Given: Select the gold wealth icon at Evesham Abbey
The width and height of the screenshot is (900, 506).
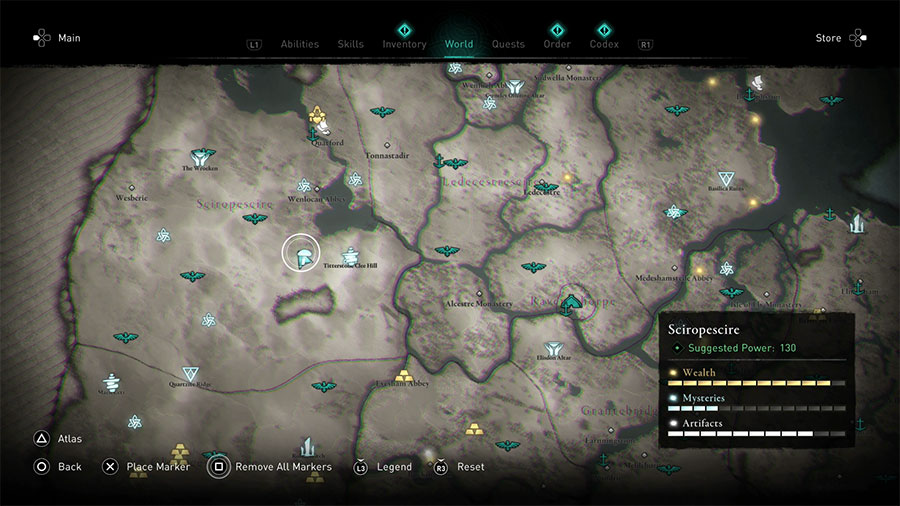Looking at the screenshot, I should [x=404, y=376].
